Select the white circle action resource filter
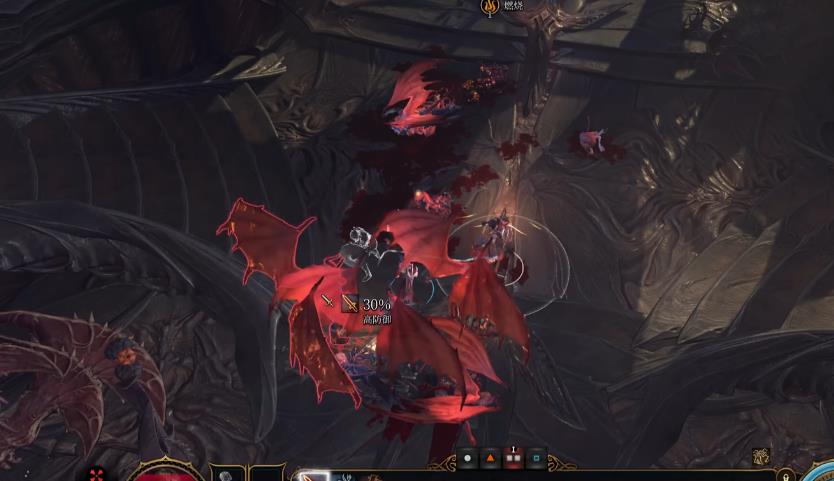Image resolution: width=834 pixels, height=481 pixels. (x=467, y=459)
